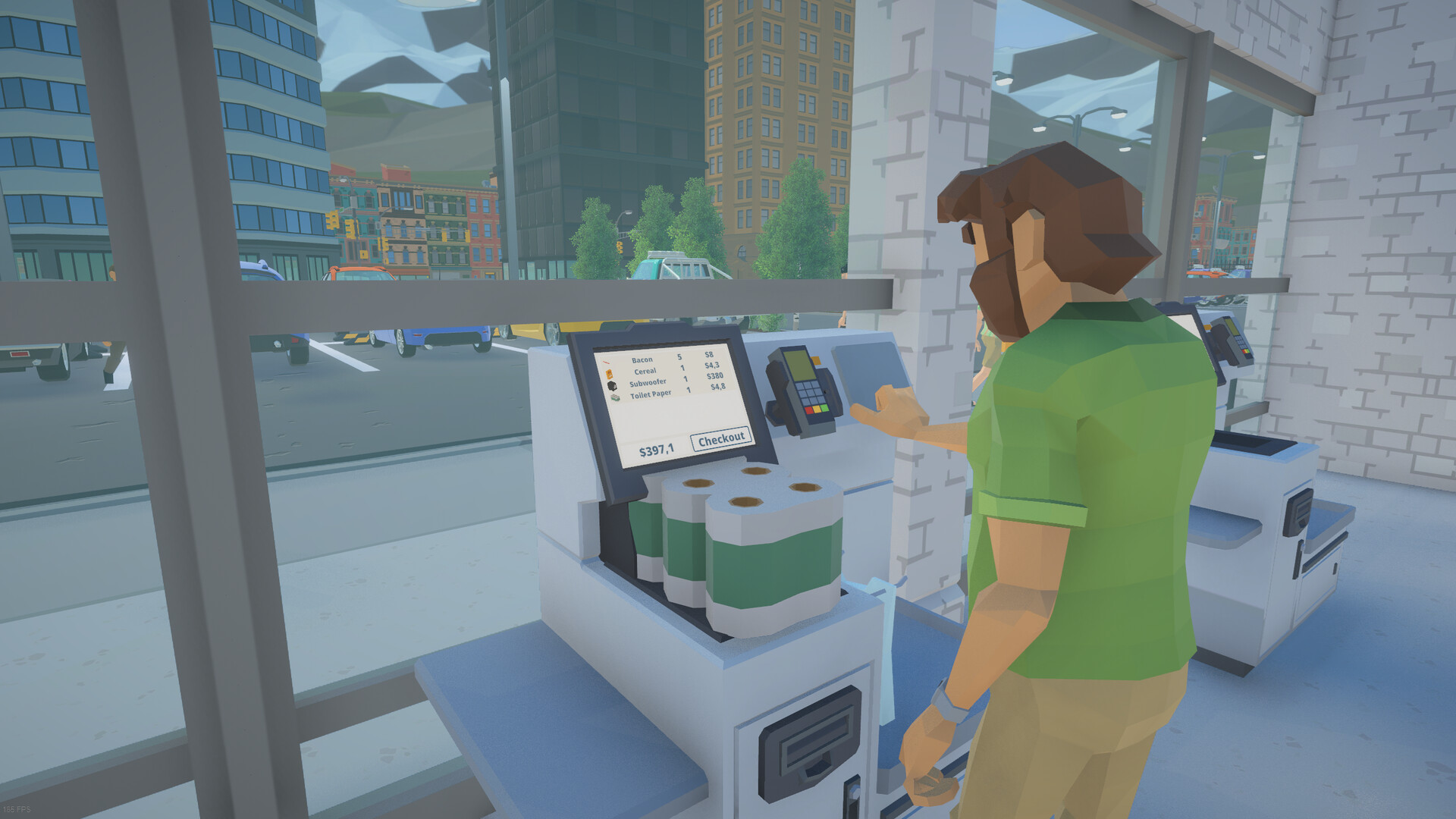The width and height of the screenshot is (1456, 819).
Task: Click the Subwoofer icon in the item list
Action: [x=612, y=385]
